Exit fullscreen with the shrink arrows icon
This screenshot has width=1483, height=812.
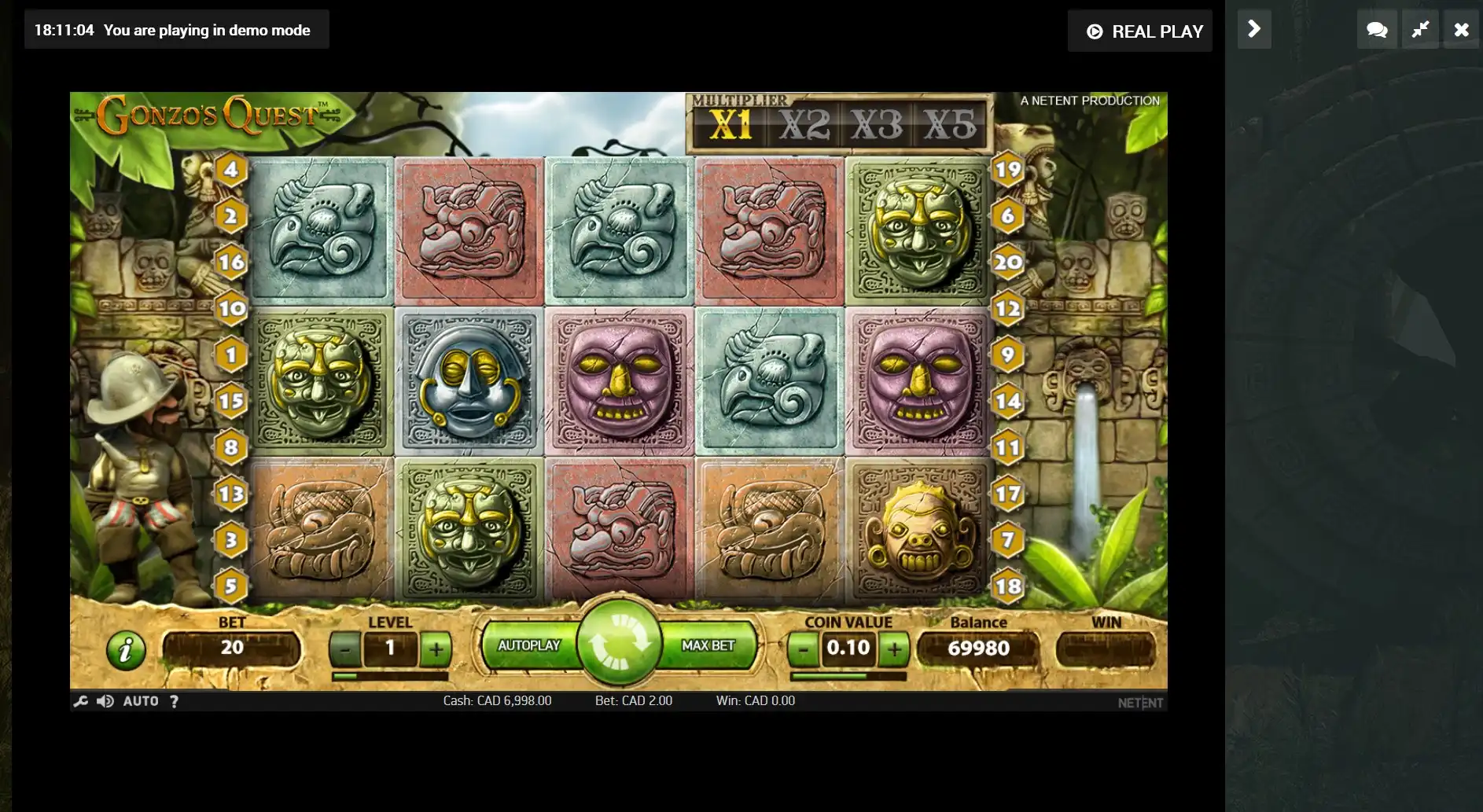pyautogui.click(x=1419, y=30)
